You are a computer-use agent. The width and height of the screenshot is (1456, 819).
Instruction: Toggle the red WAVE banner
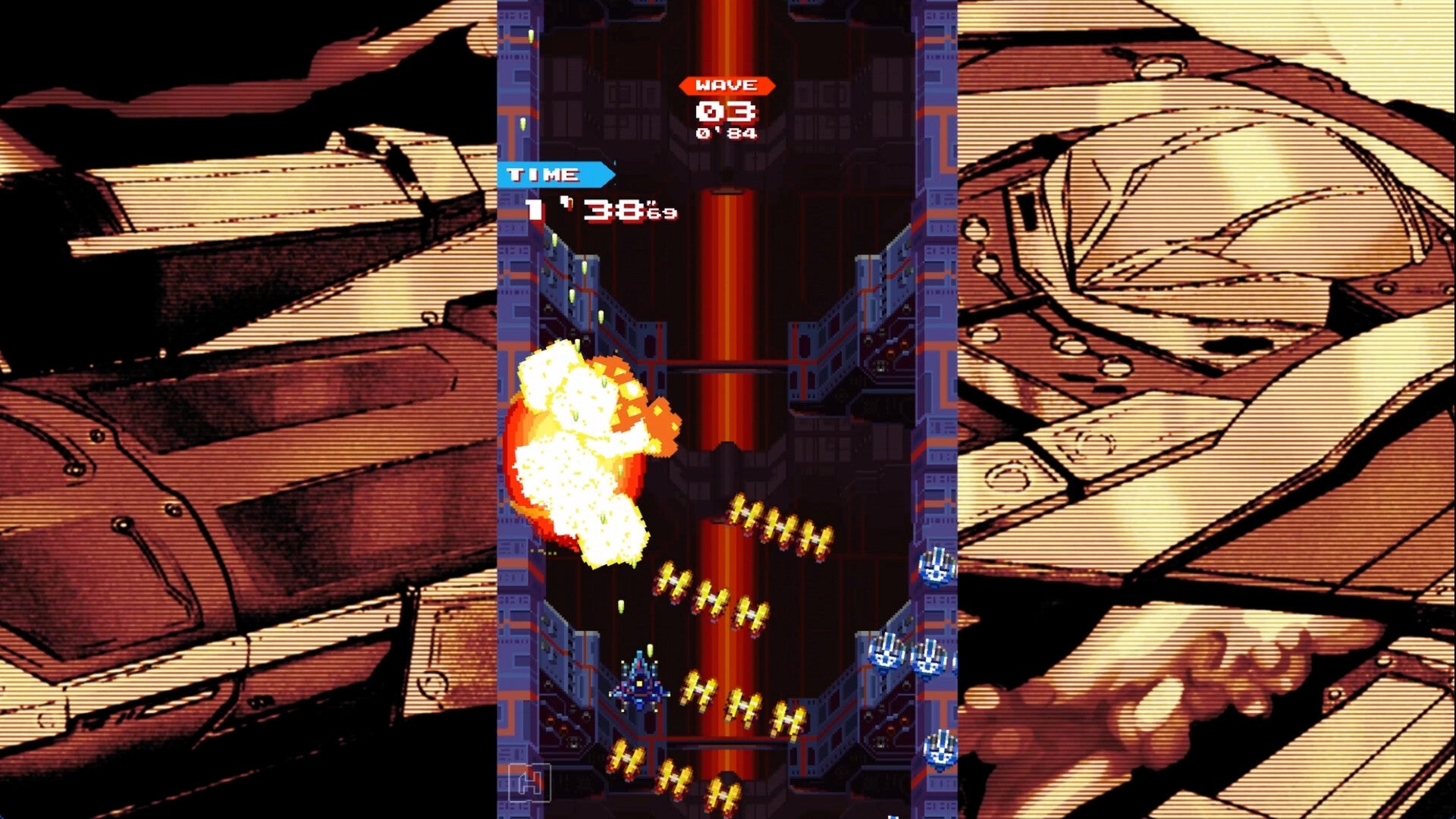tap(726, 86)
